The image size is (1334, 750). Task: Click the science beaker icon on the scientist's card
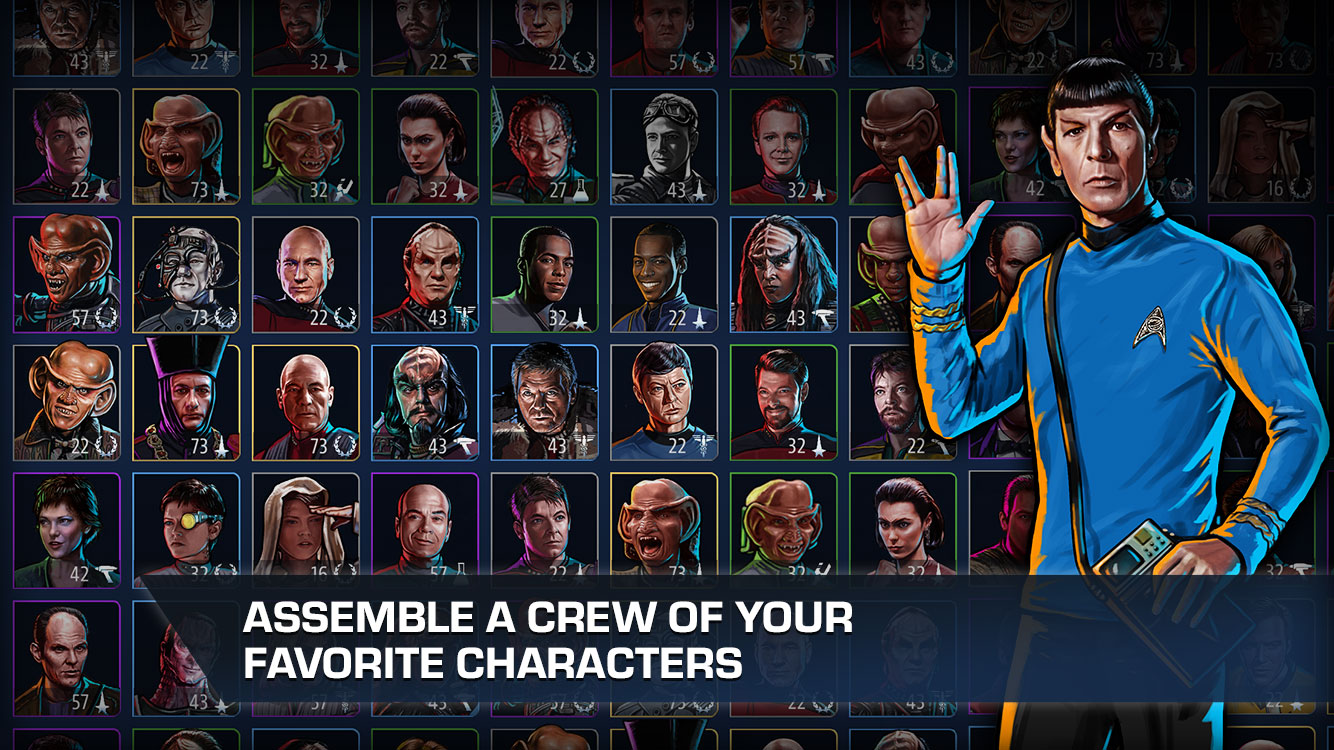[581, 190]
